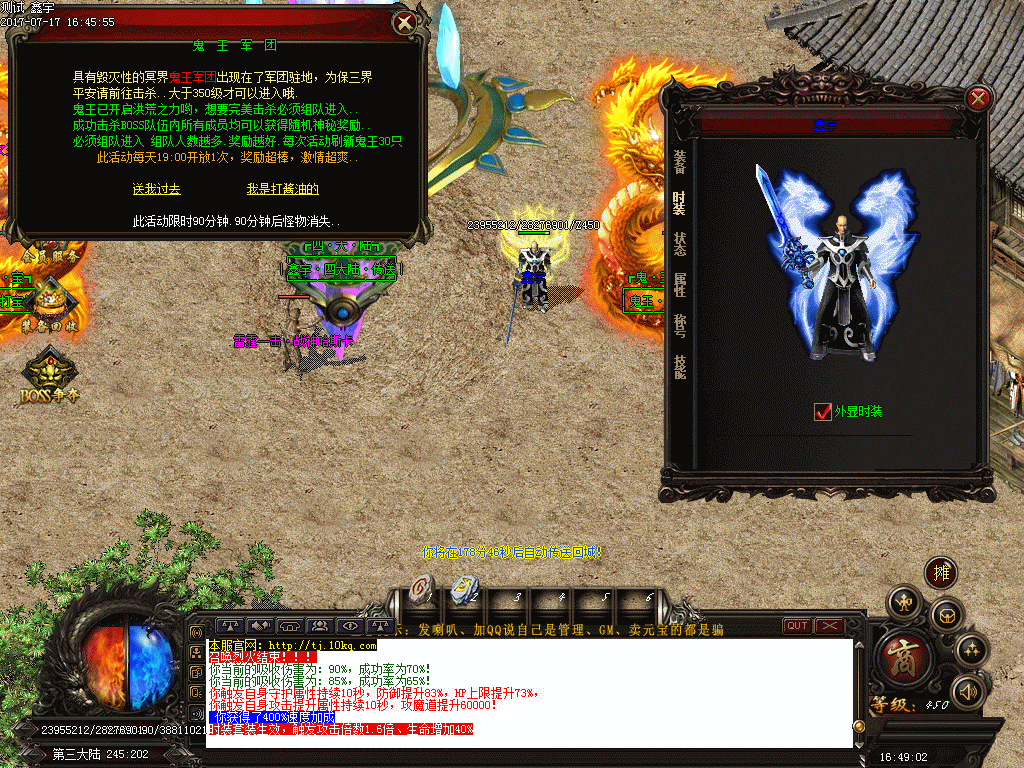Select the 我是打酱油的 reply
The image size is (1024, 768).
[283, 189]
